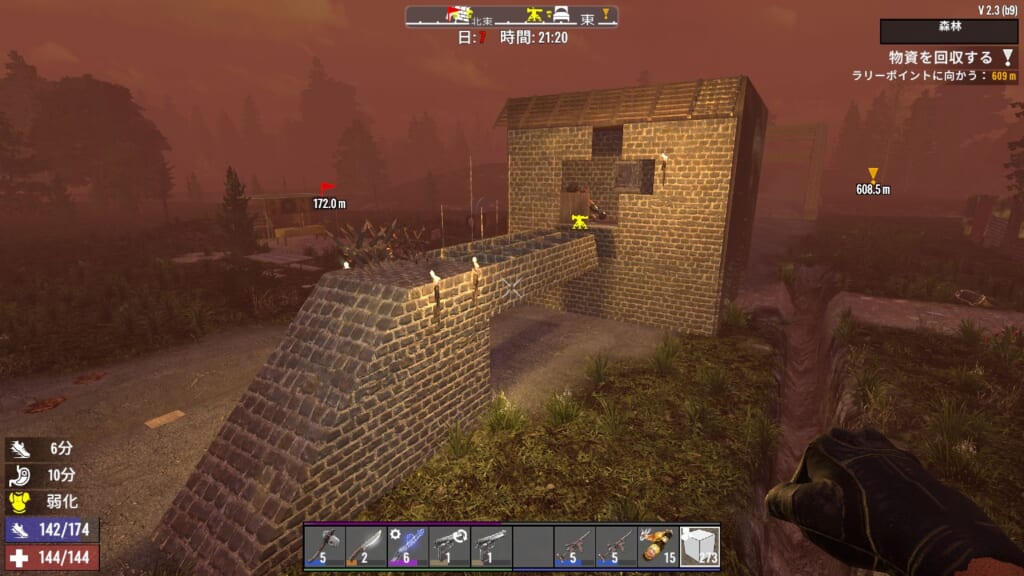Select the molotov cocktail stack of 15
Image resolution: width=1024 pixels, height=576 pixels.
click(658, 546)
